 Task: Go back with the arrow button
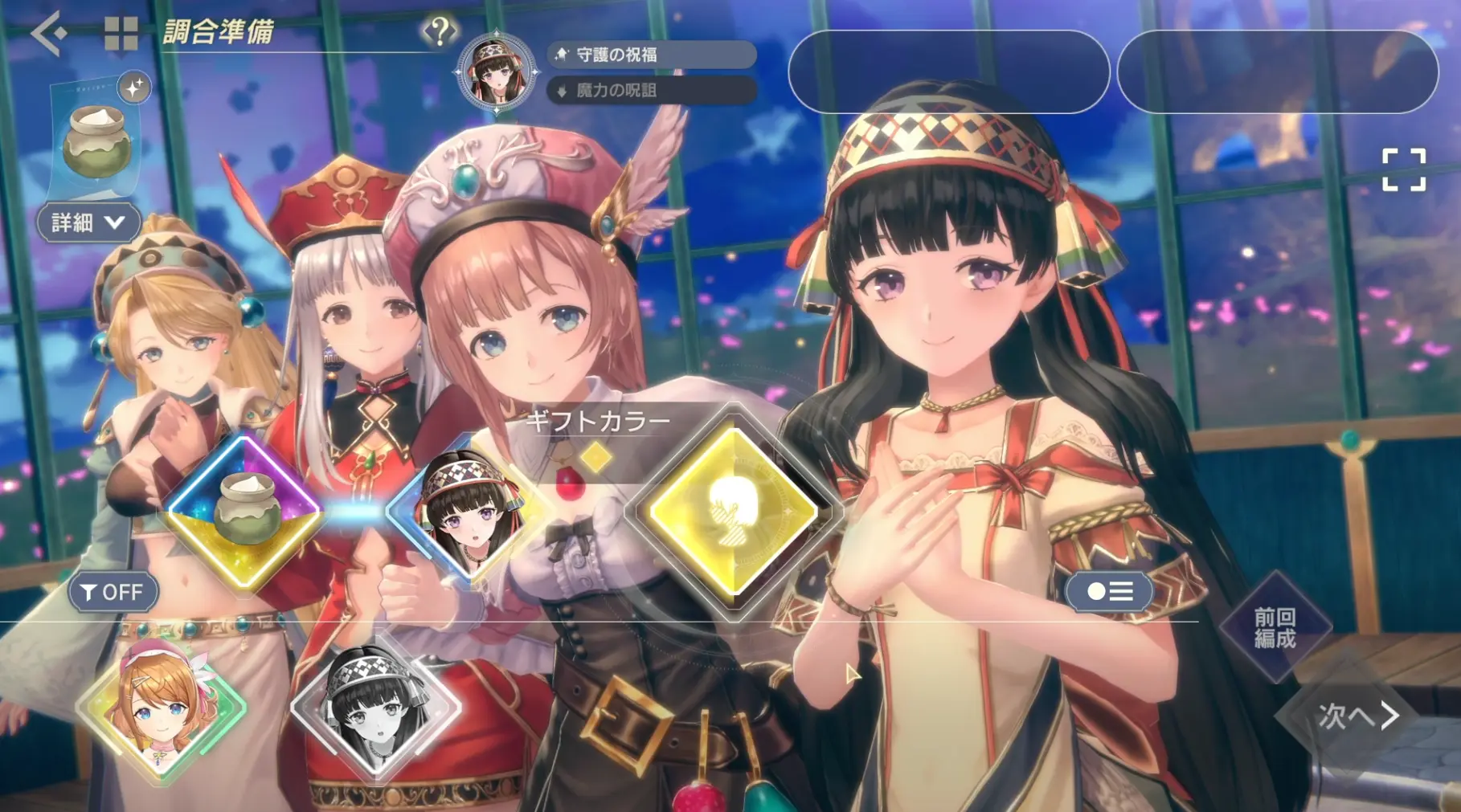48,33
